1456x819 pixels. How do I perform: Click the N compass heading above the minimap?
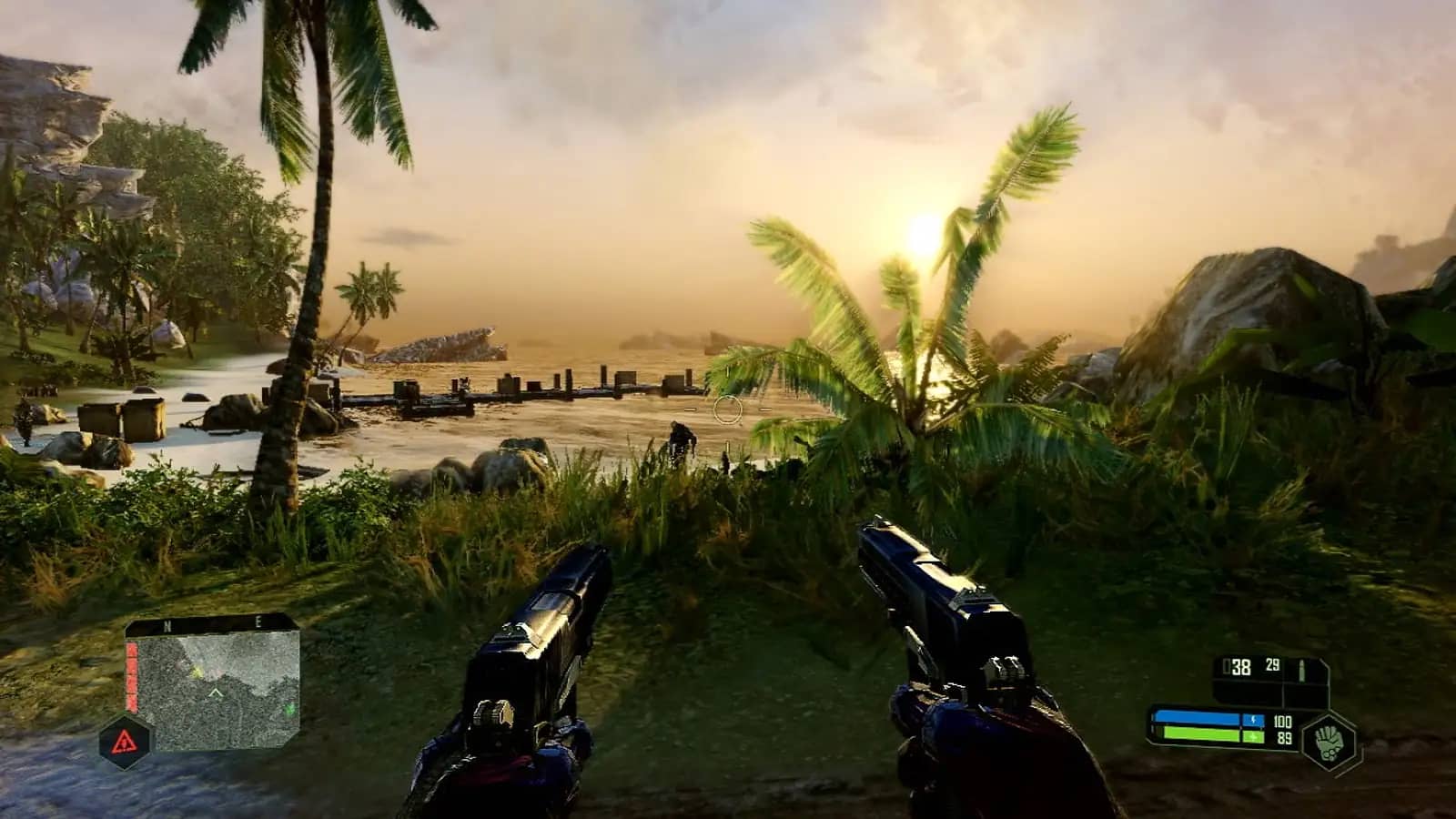167,625
